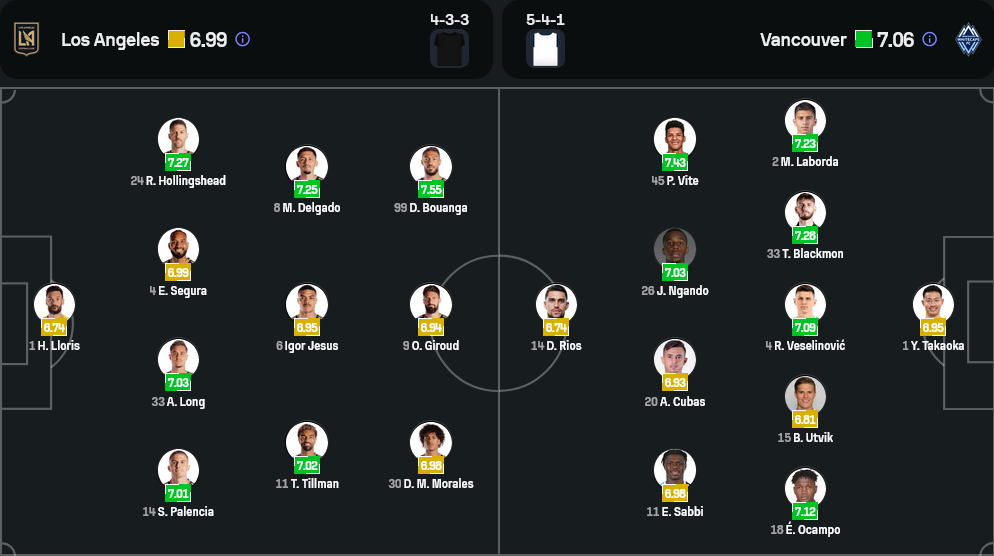Viewport: 994px width, 556px height.
Task: Select the Los Angeles team name
Action: 110,40
